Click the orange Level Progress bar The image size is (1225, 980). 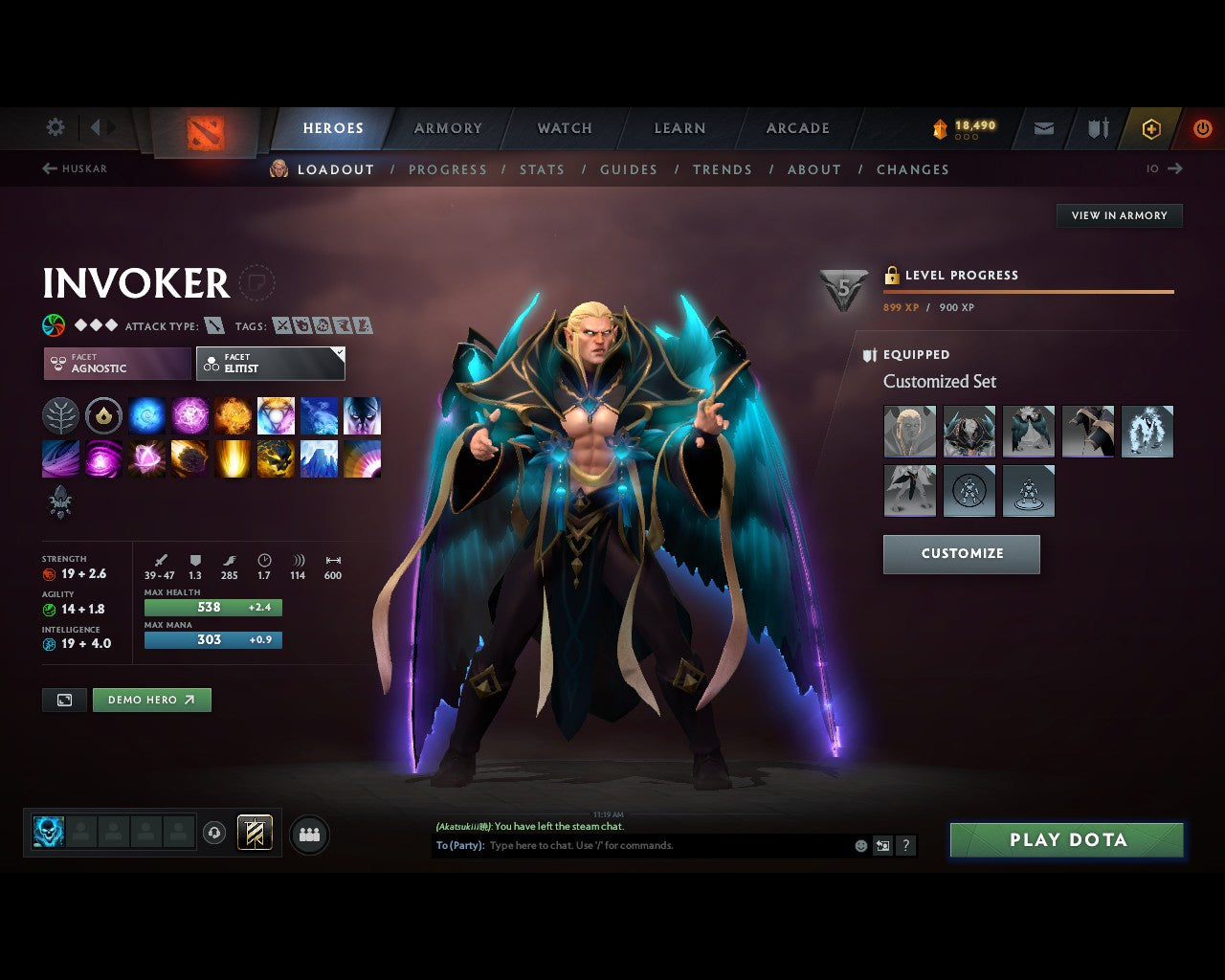click(1029, 292)
